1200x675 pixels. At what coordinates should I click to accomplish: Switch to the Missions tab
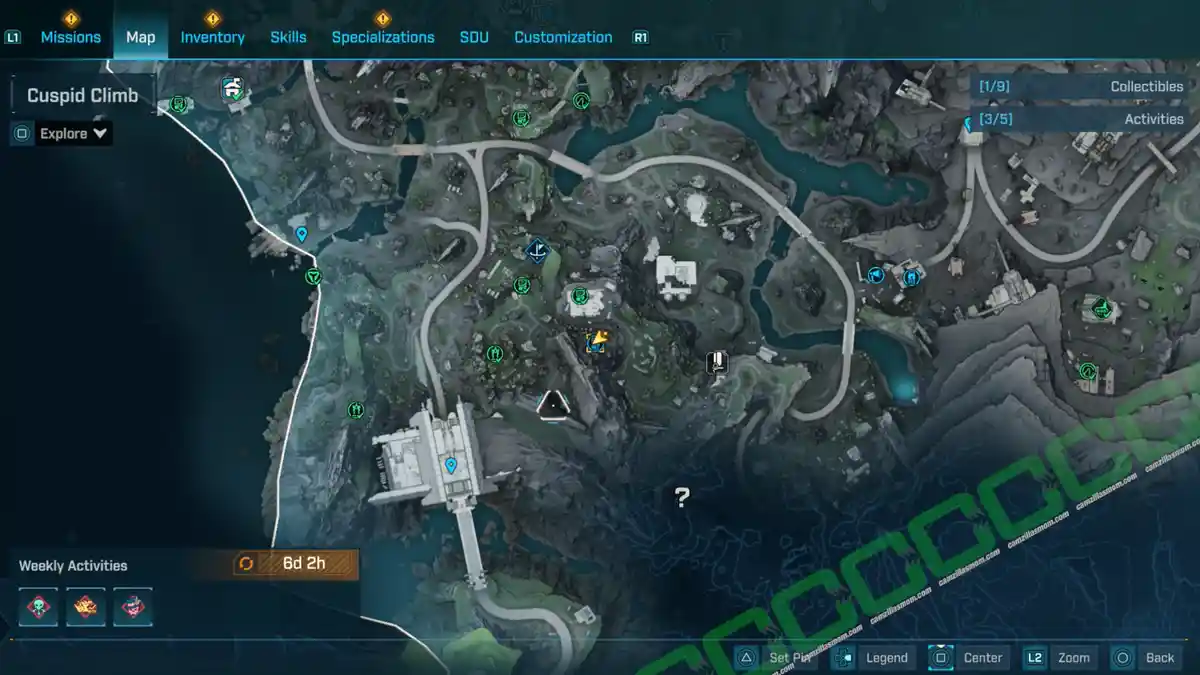tap(70, 37)
